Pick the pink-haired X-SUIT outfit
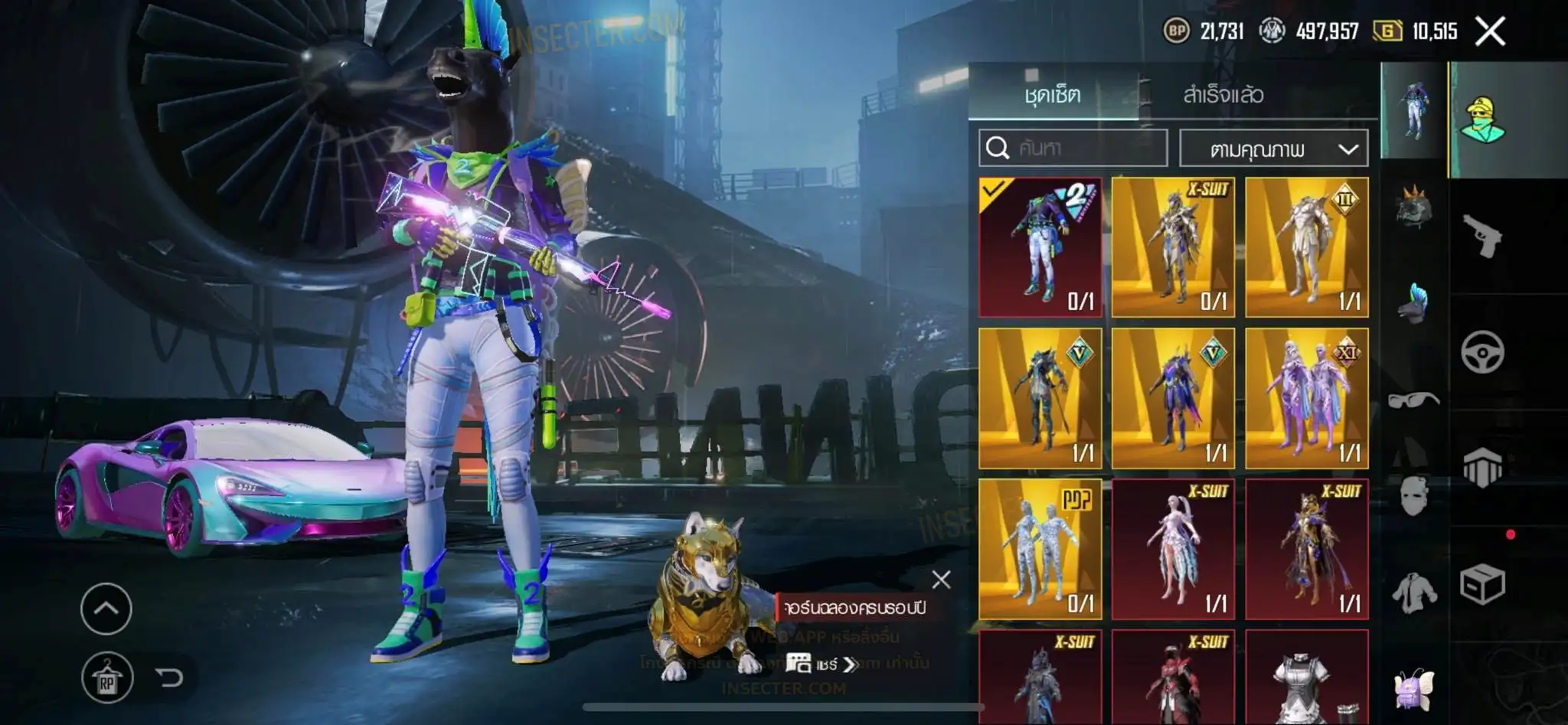Viewport: 1568px width, 725px height. pos(1173,548)
